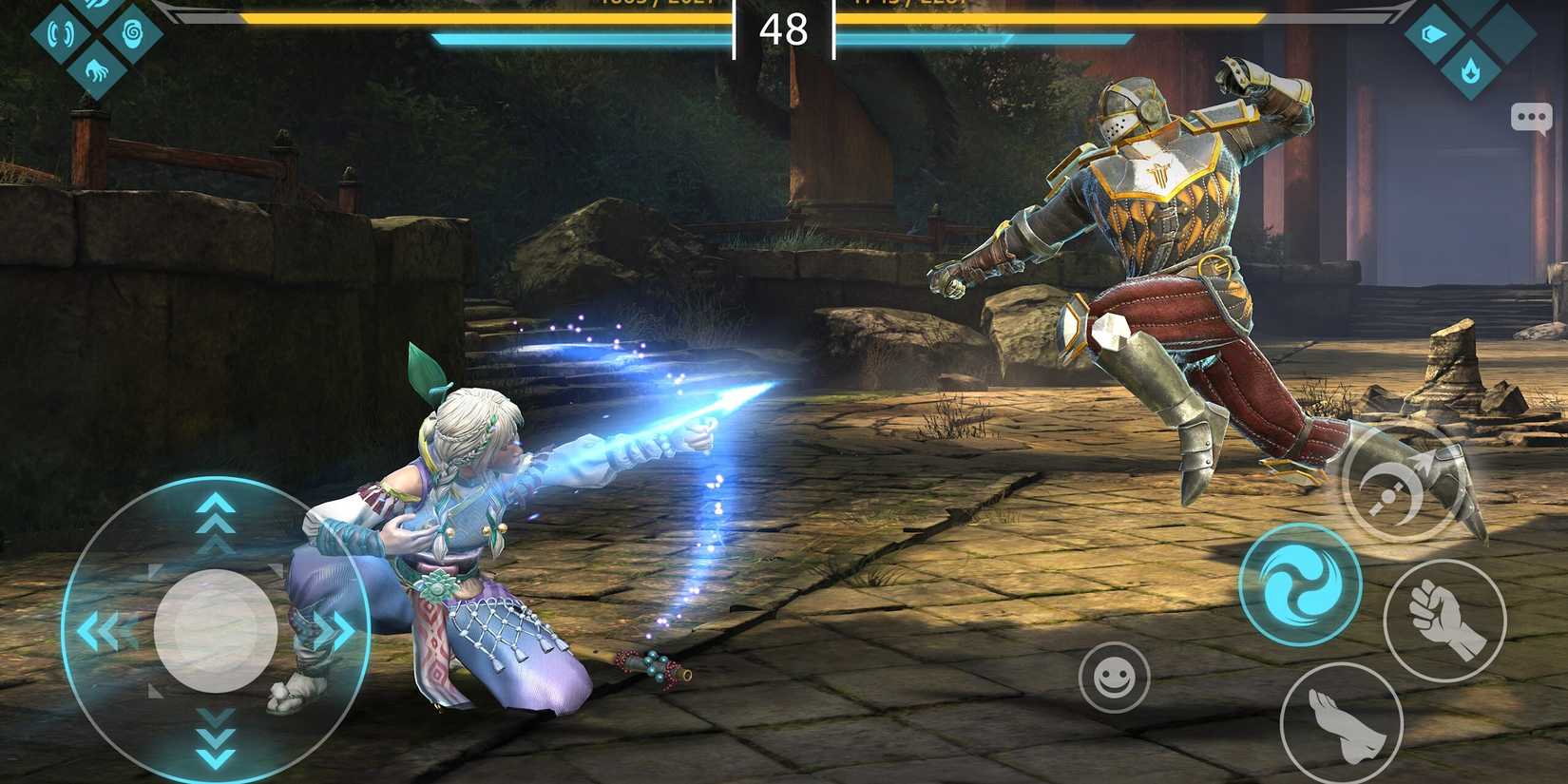Image resolution: width=1568 pixels, height=784 pixels.
Task: Select the flame talent diamond top-right
Action: point(1471,71)
